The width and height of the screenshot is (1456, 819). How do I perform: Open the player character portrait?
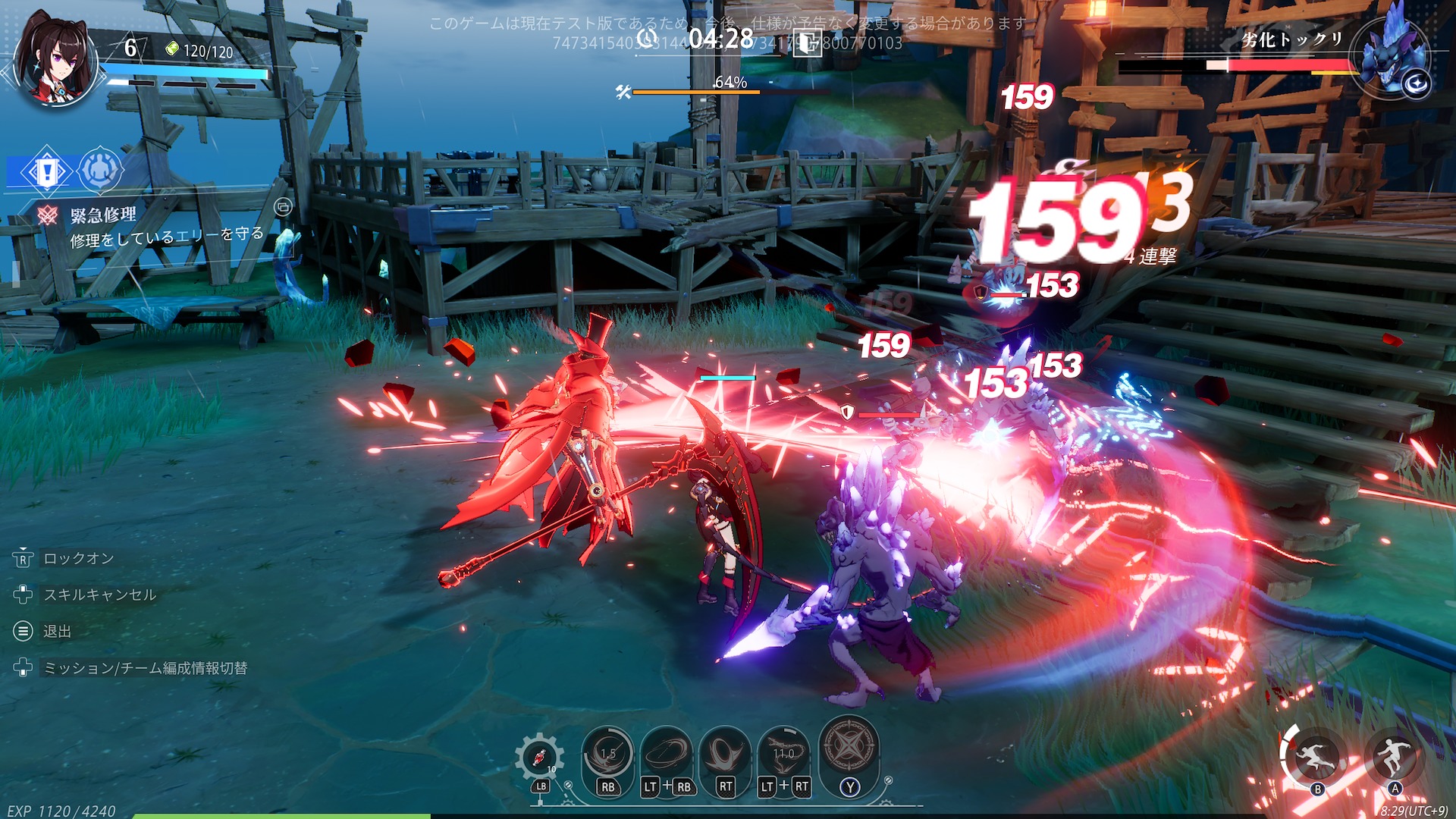click(x=56, y=61)
